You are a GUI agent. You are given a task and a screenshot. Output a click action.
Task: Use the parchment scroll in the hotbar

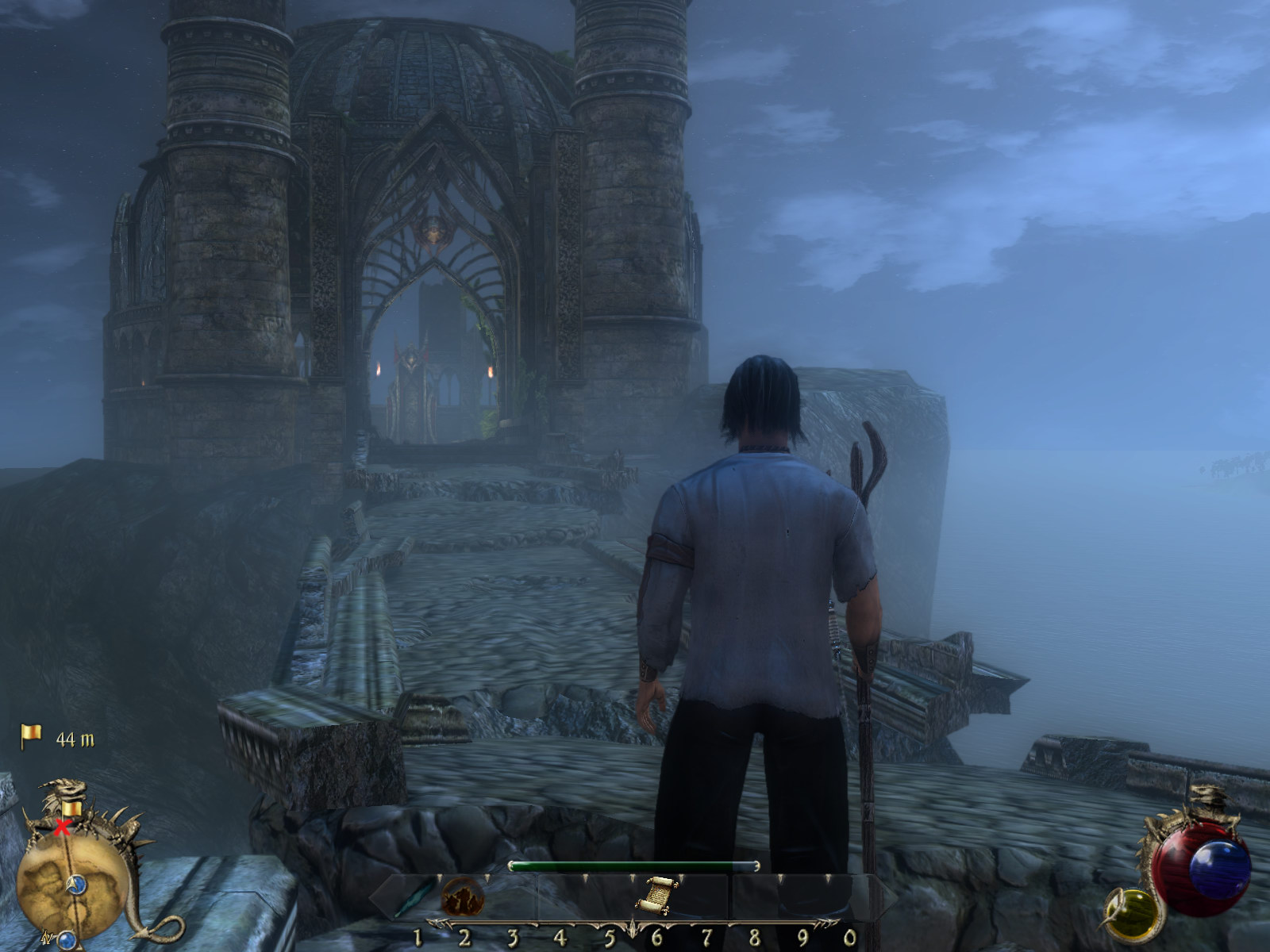click(655, 895)
